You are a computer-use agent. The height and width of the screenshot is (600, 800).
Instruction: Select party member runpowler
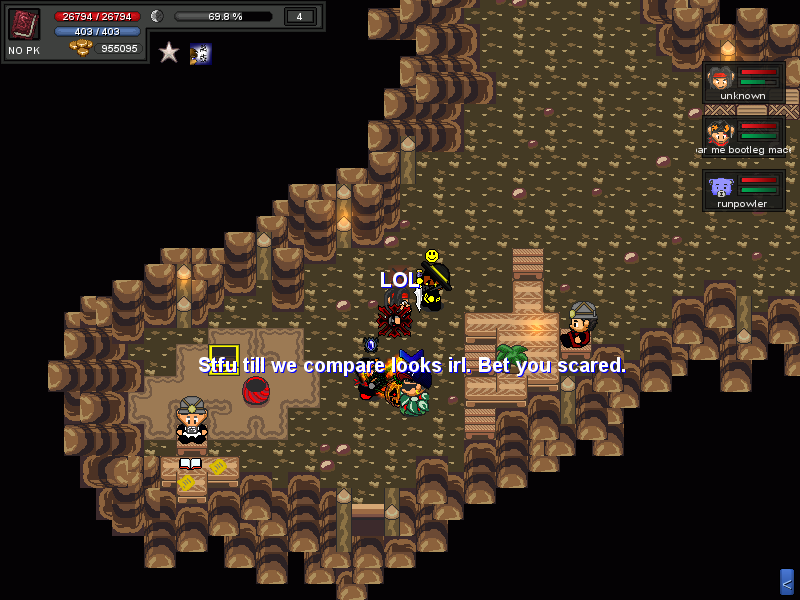click(x=743, y=190)
